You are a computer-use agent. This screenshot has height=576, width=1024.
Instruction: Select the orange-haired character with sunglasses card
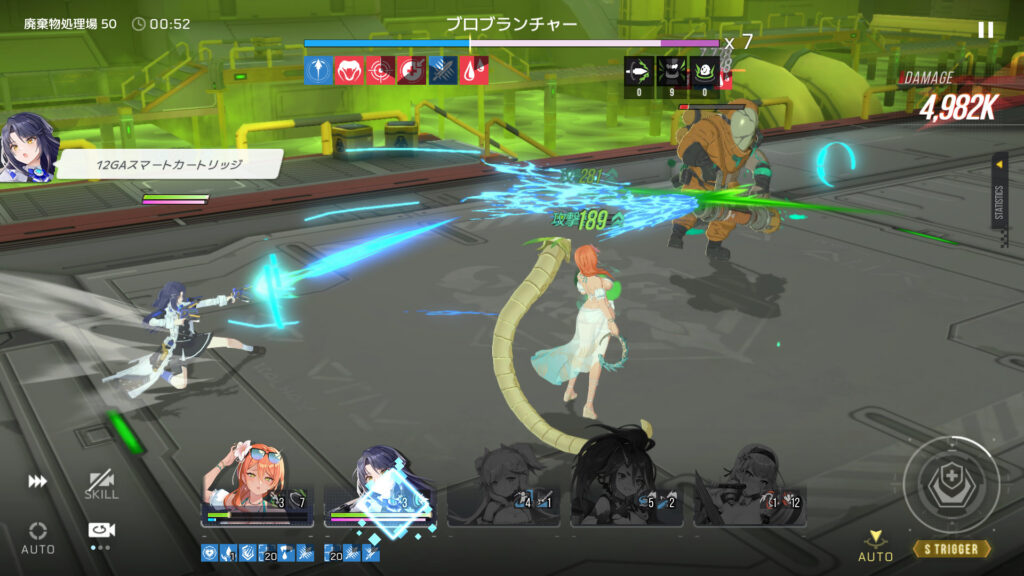[257, 490]
